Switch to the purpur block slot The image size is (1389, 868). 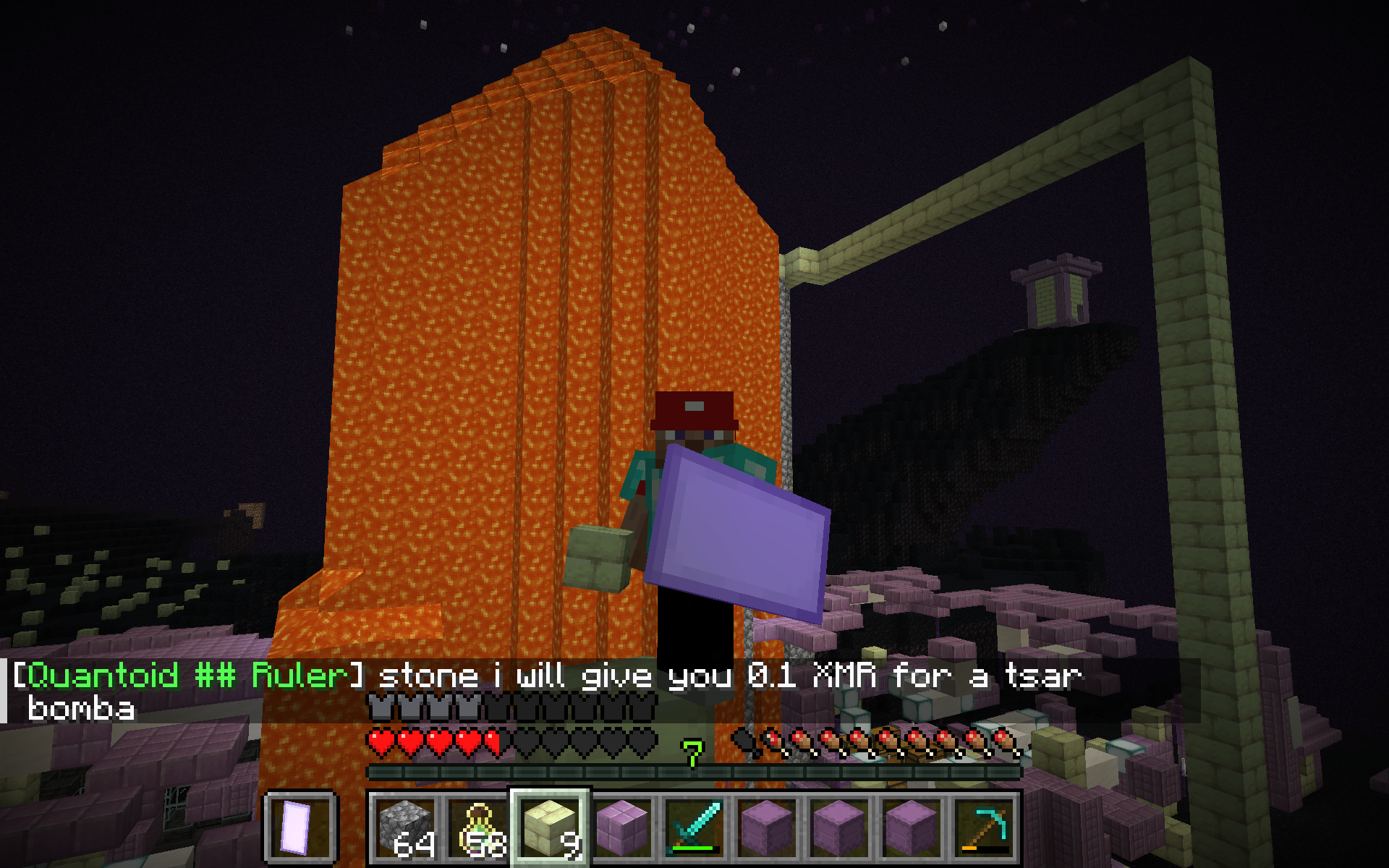pos(622,827)
